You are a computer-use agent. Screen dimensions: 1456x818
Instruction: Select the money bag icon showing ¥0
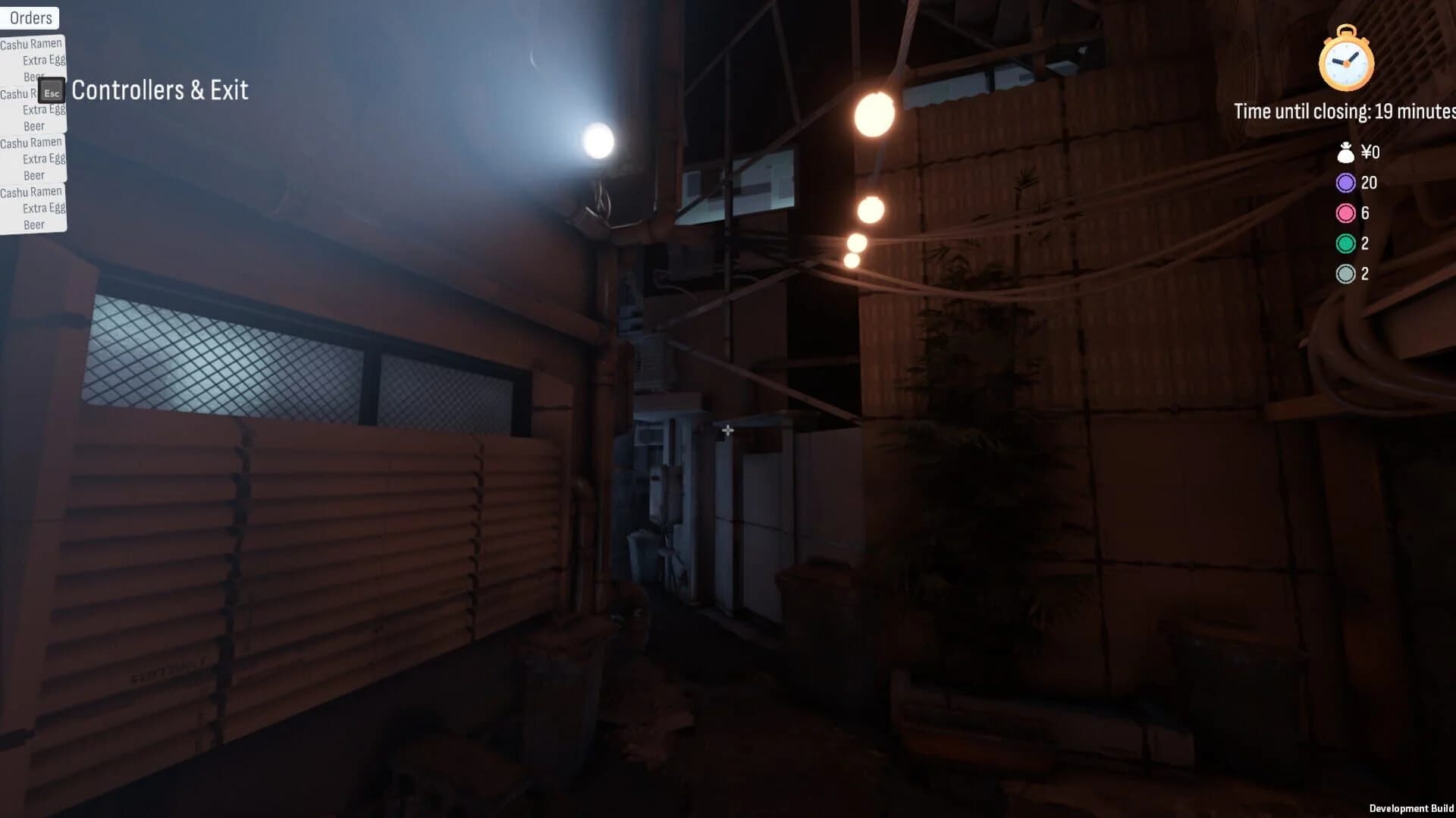click(1345, 152)
